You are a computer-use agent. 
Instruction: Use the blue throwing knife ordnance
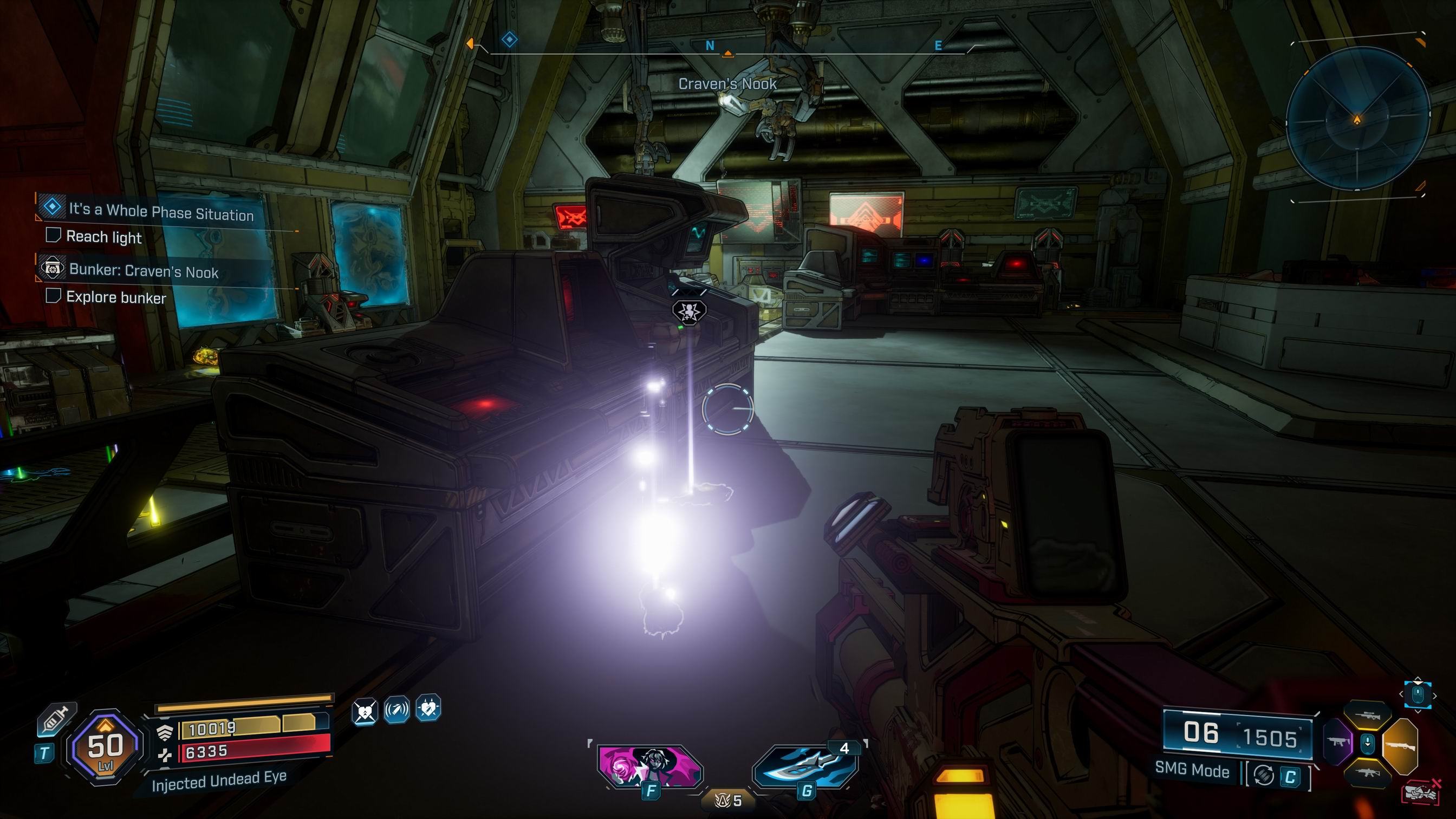[806, 766]
